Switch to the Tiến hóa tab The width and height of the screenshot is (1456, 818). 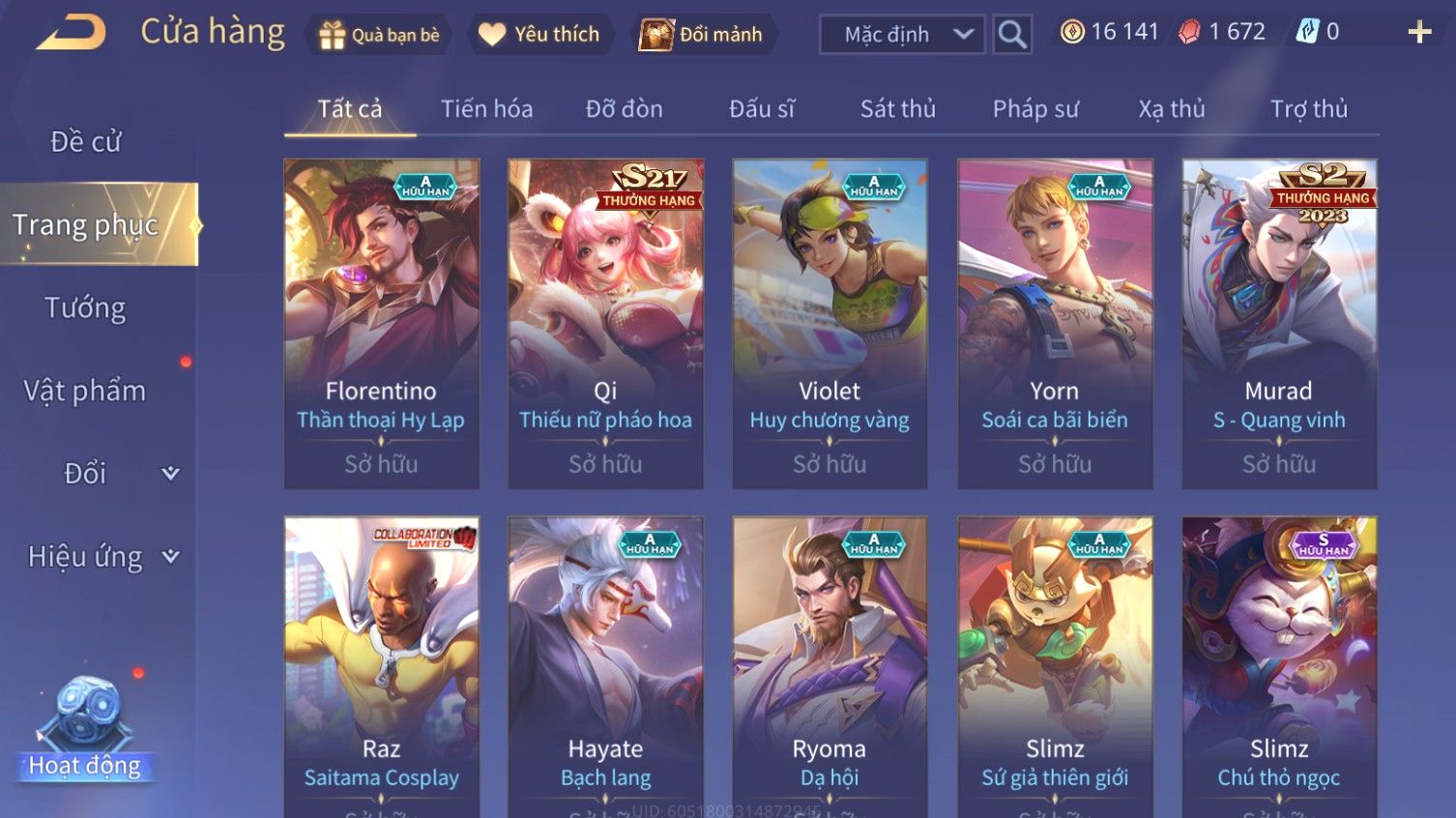486,109
